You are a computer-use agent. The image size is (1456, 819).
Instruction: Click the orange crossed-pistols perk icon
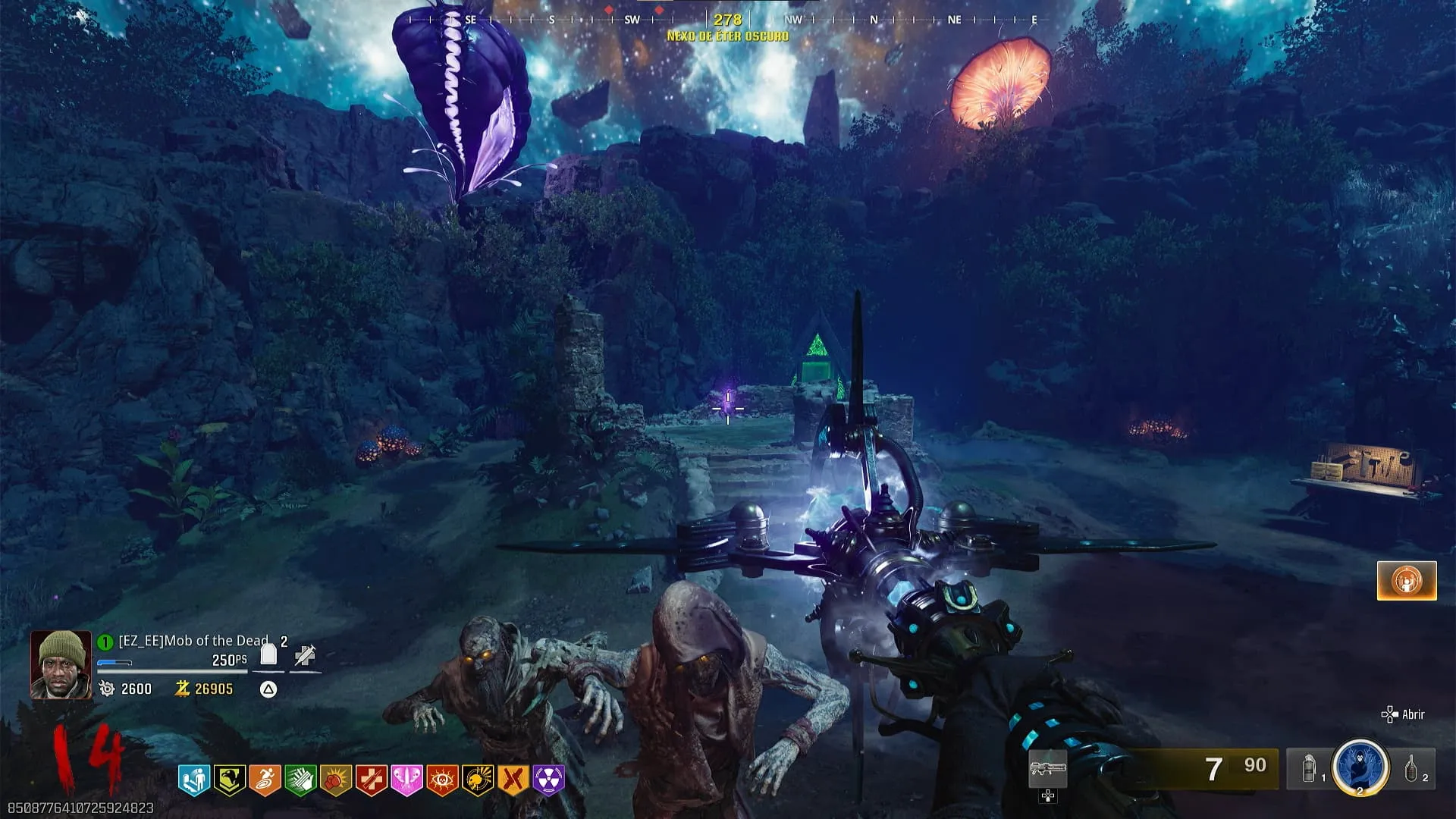point(513,780)
